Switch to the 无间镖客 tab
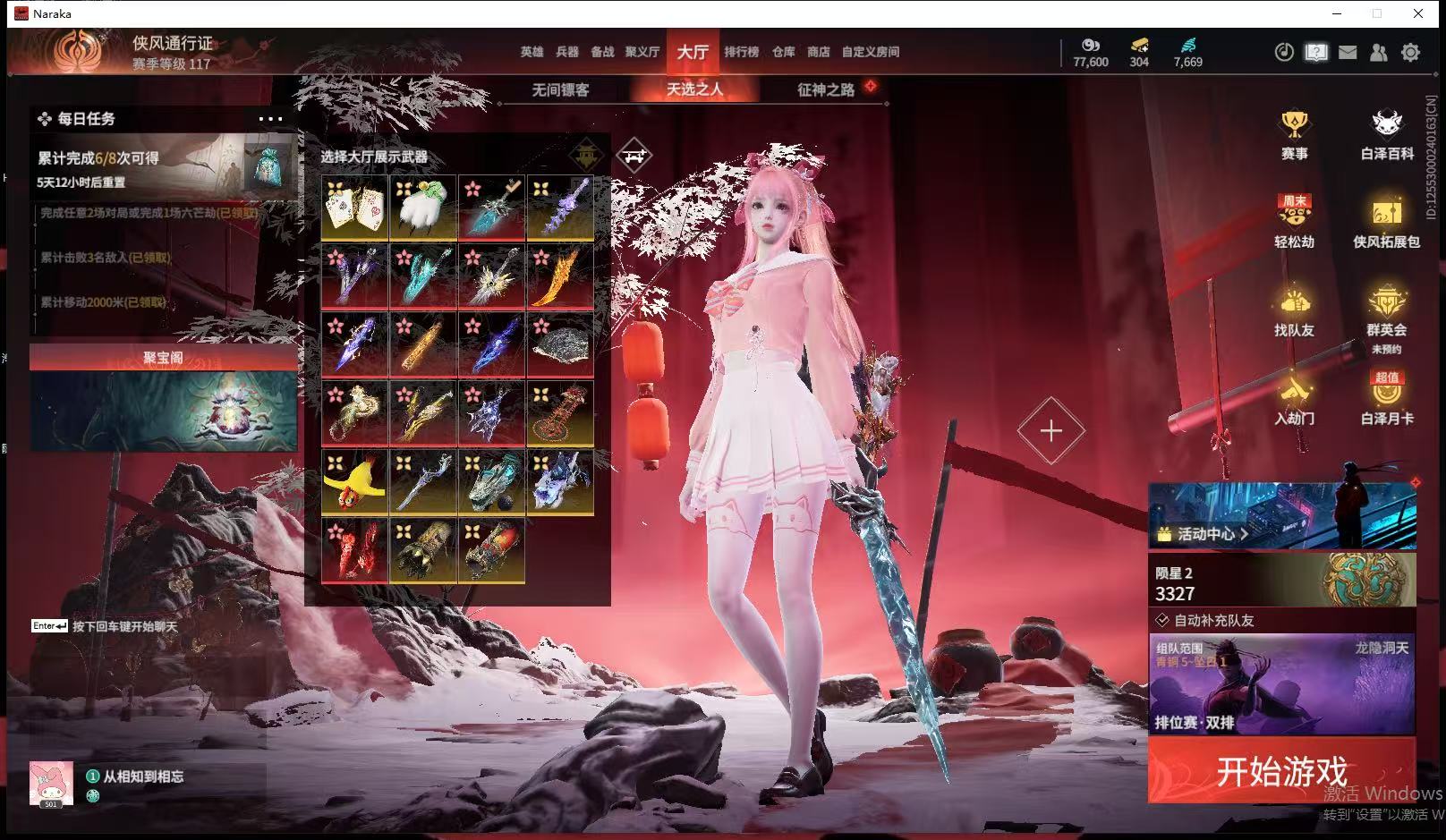This screenshot has width=1446, height=840. point(560,89)
